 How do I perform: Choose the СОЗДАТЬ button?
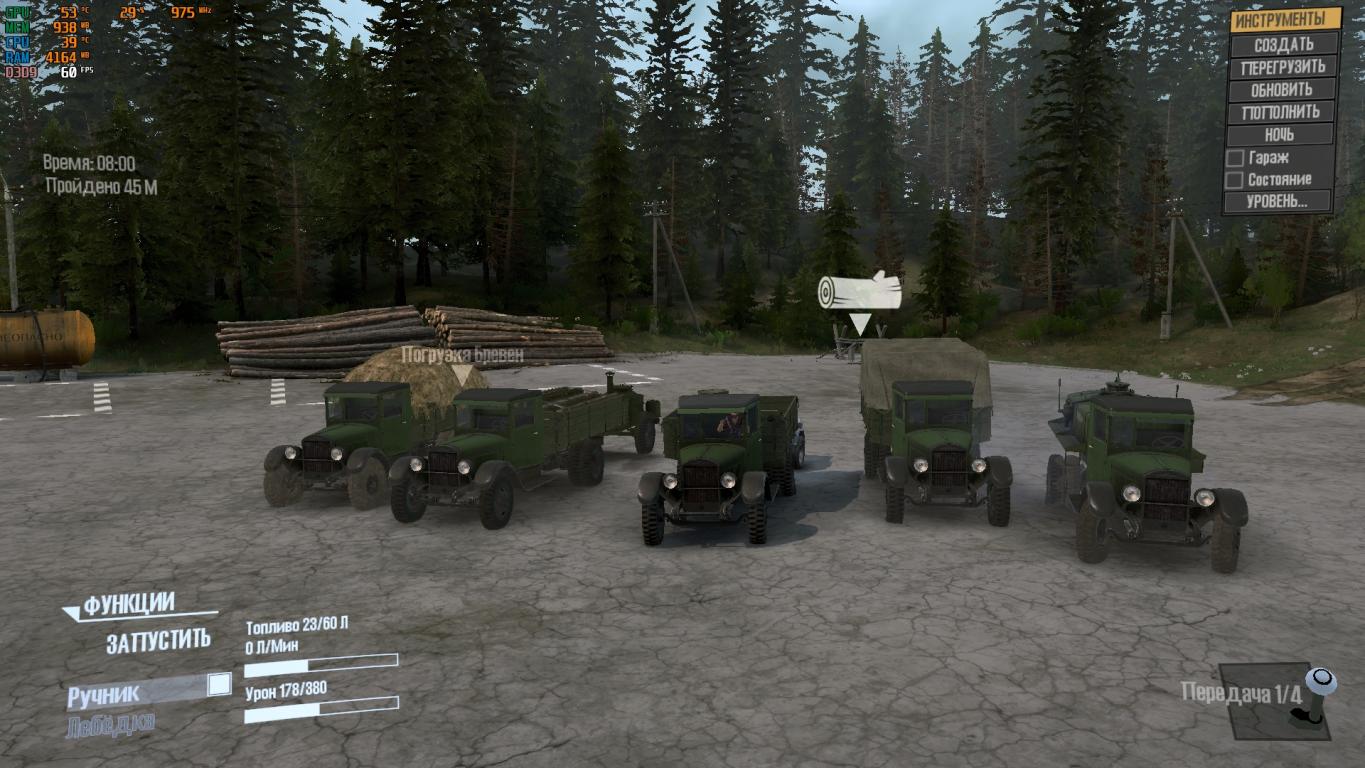point(1283,44)
